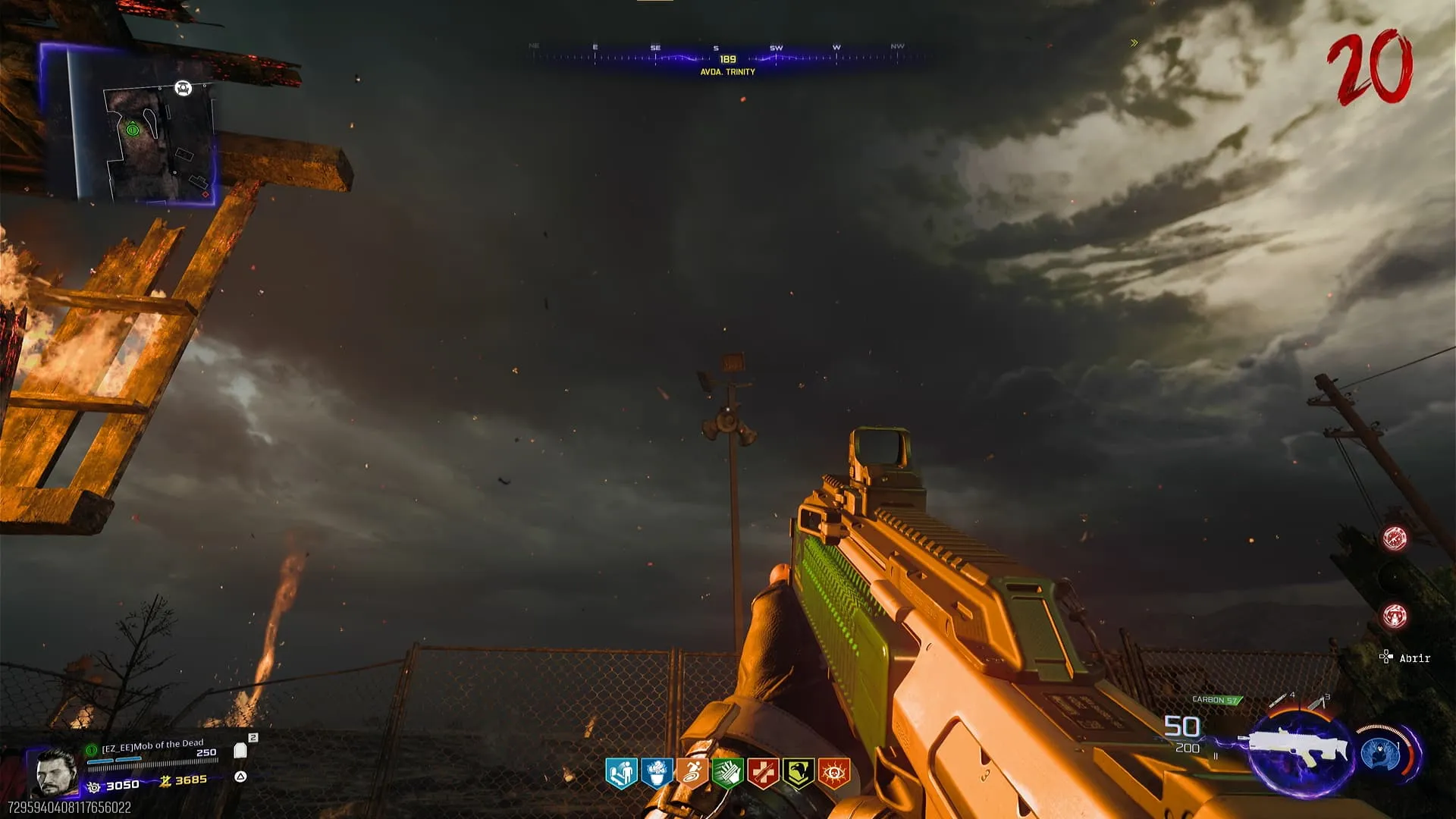
Task: Select the orange running-man perk icon
Action: [x=692, y=773]
